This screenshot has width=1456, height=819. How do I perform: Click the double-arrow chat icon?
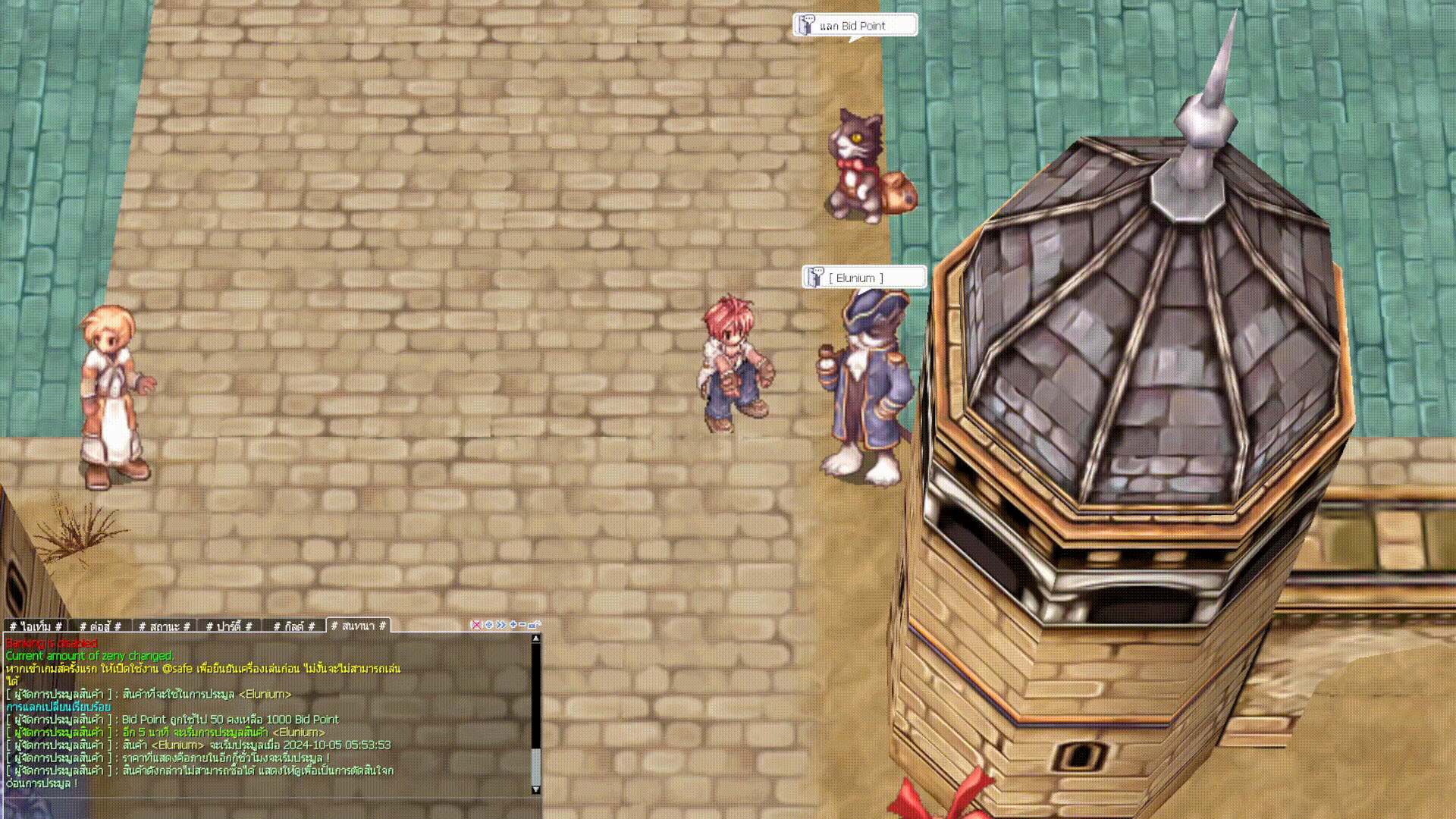500,625
